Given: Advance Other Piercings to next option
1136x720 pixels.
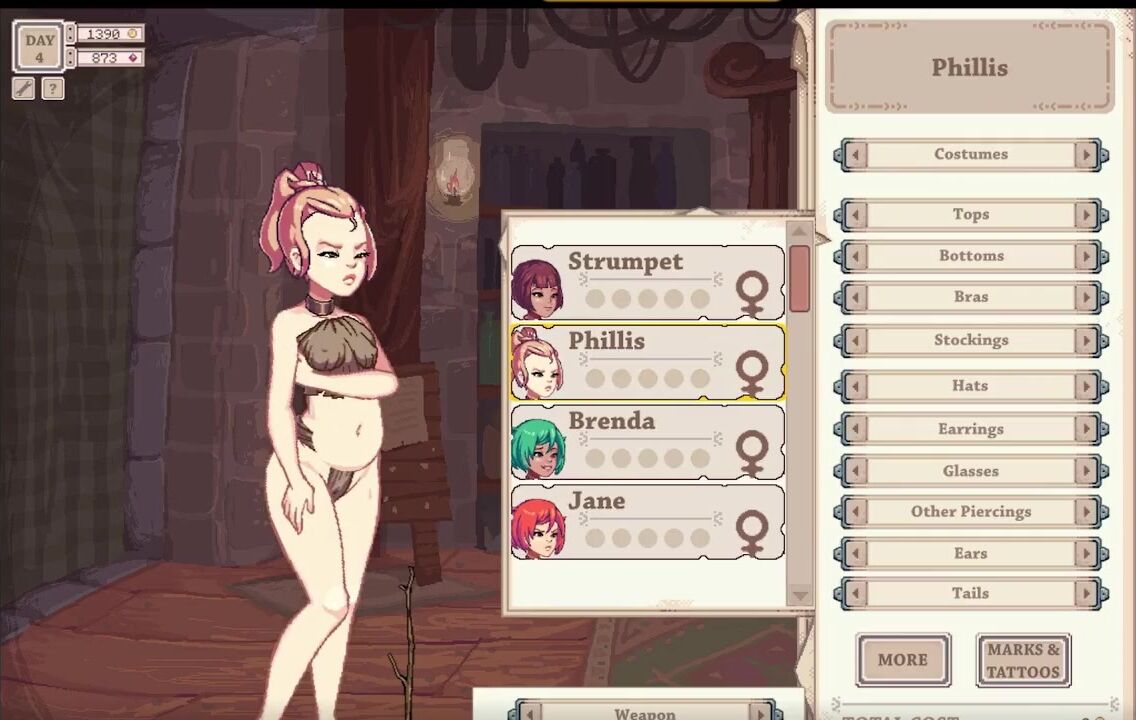Looking at the screenshot, I should tap(1087, 512).
